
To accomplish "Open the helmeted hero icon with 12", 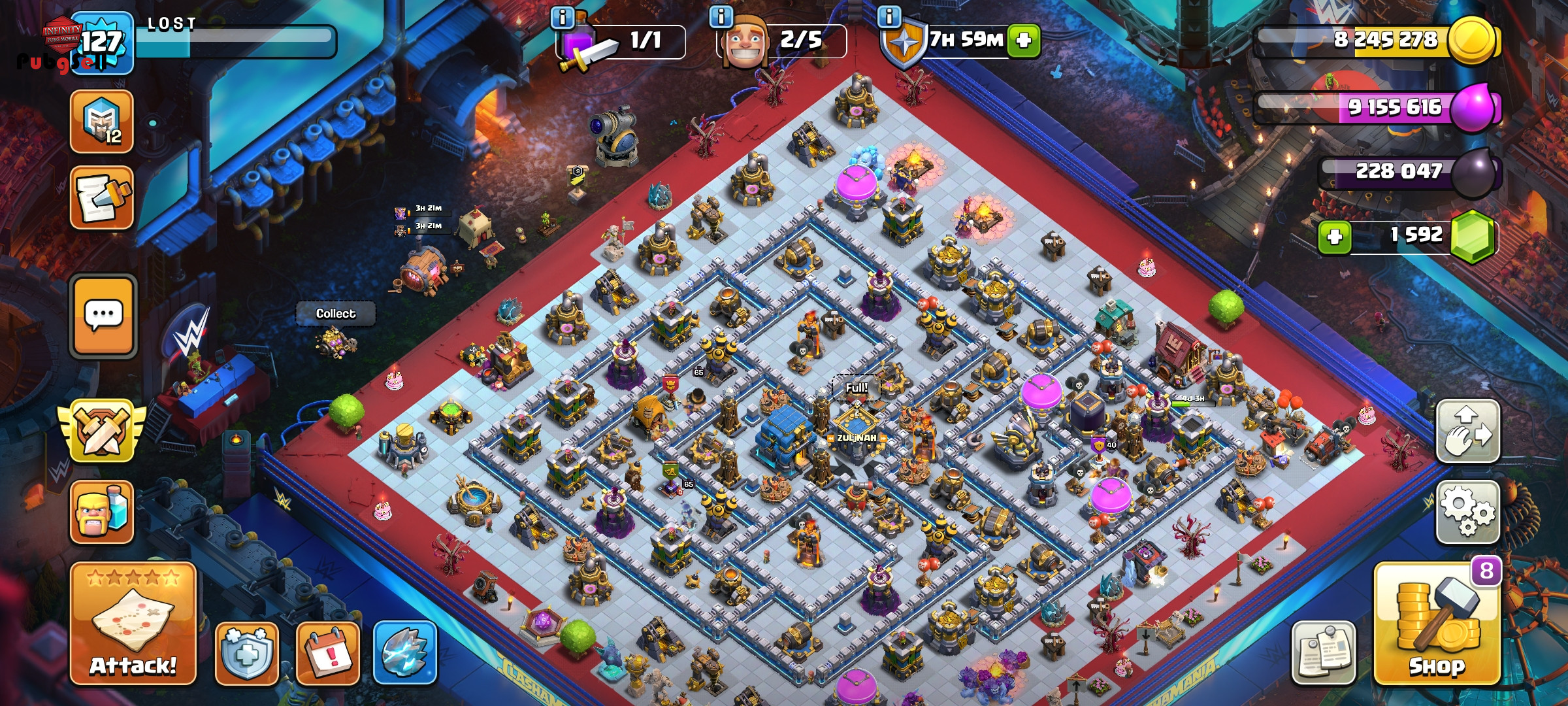I will (102, 122).
